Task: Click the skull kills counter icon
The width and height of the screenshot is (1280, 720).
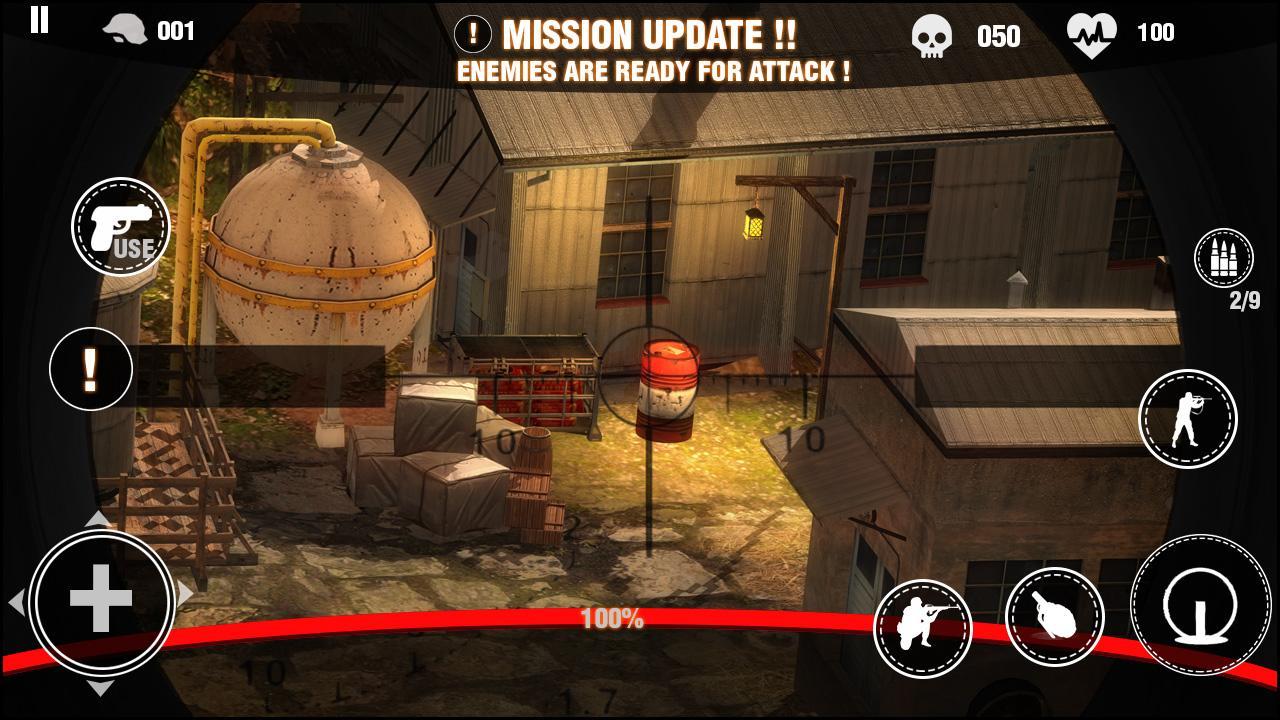Action: pos(934,33)
